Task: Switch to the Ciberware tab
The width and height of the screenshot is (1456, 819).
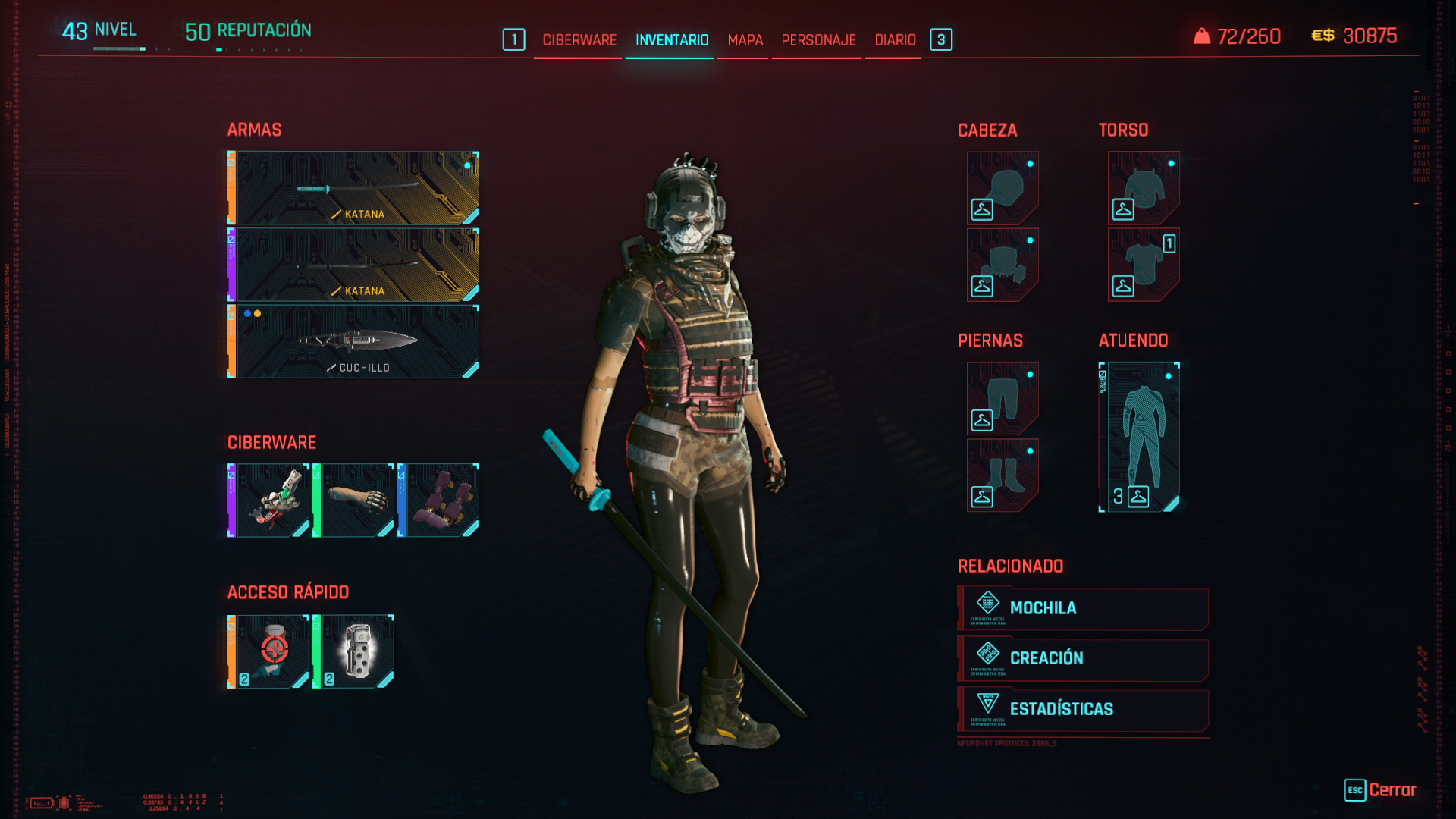Action: coord(579,40)
